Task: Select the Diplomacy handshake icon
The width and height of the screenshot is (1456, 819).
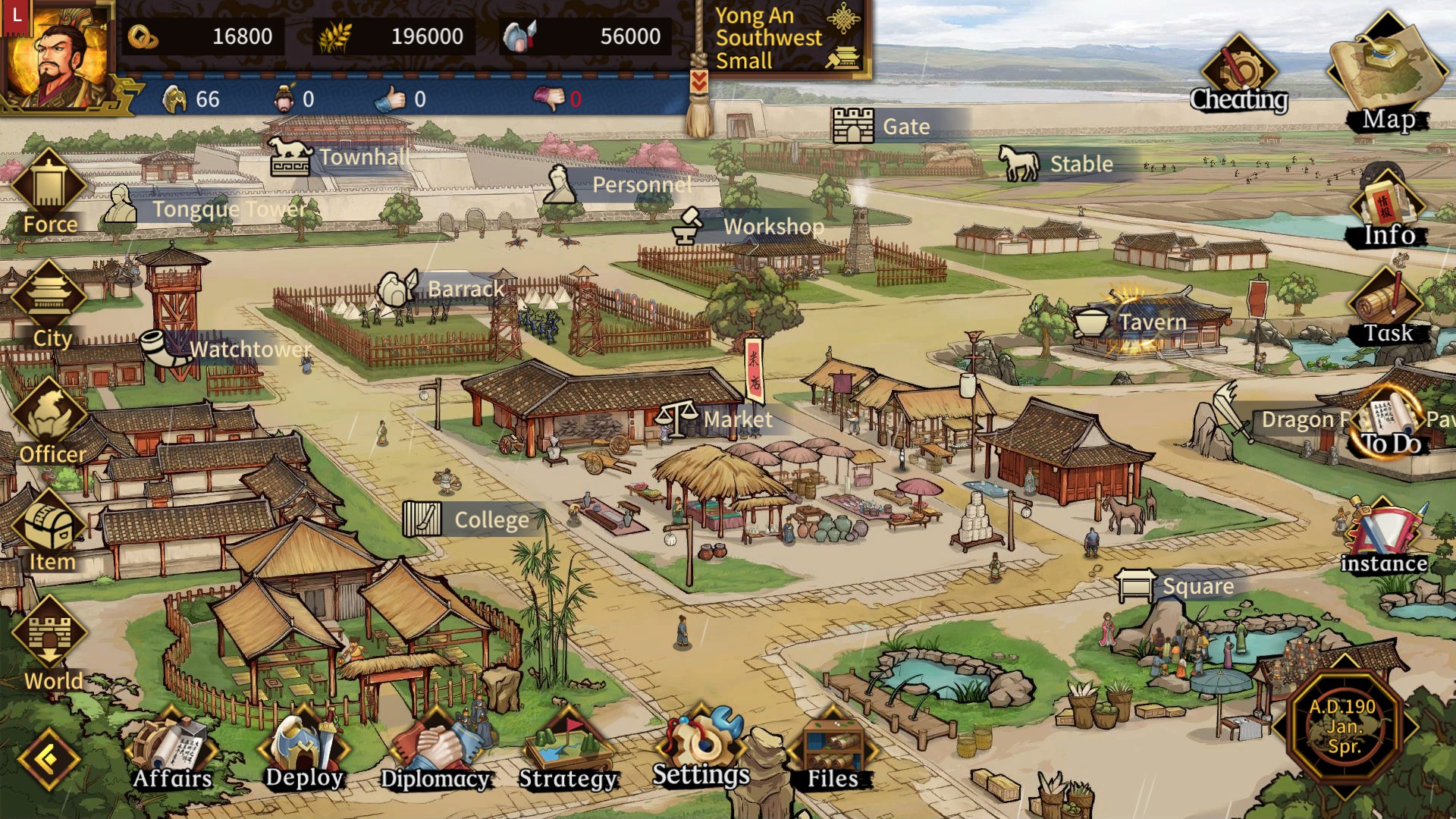Action: [x=435, y=752]
